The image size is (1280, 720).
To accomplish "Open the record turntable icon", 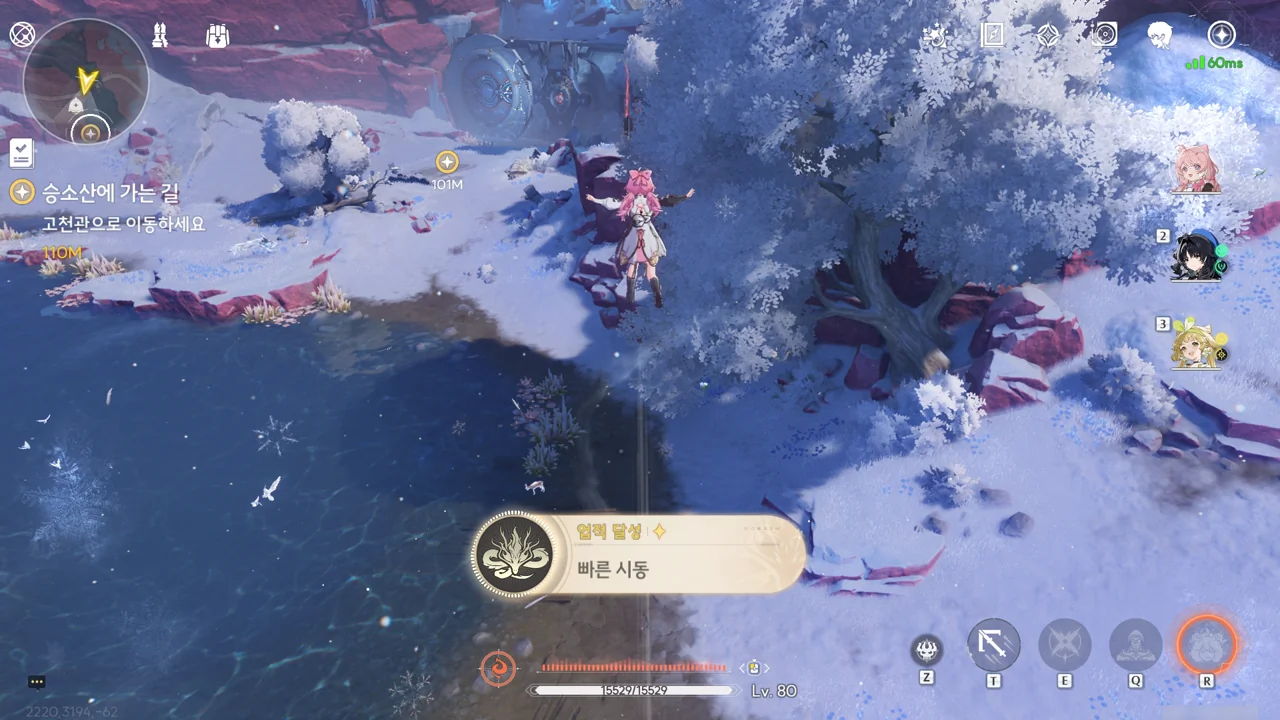I will (1104, 36).
